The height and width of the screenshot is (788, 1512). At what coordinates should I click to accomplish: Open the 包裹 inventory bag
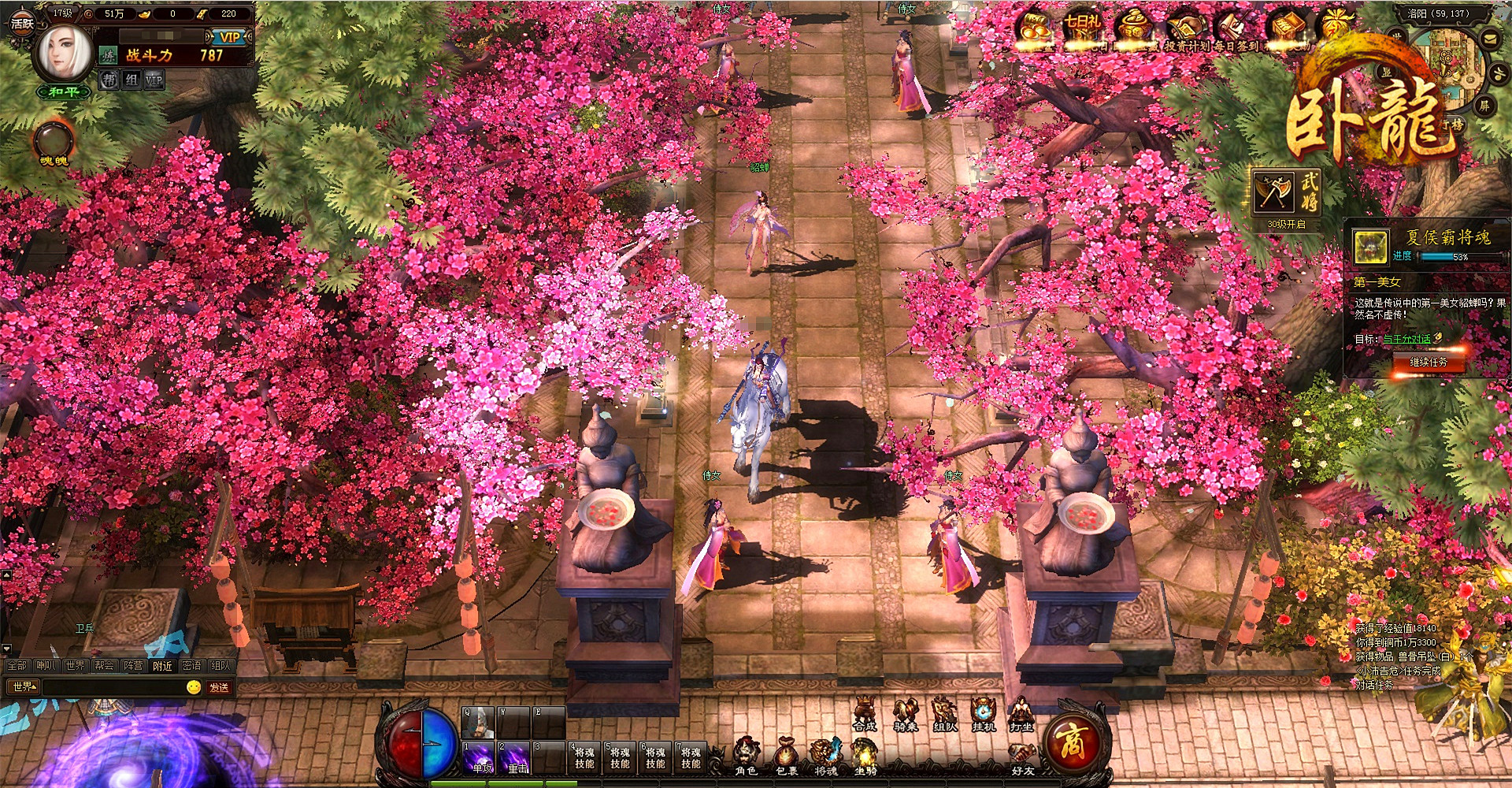pos(786,756)
